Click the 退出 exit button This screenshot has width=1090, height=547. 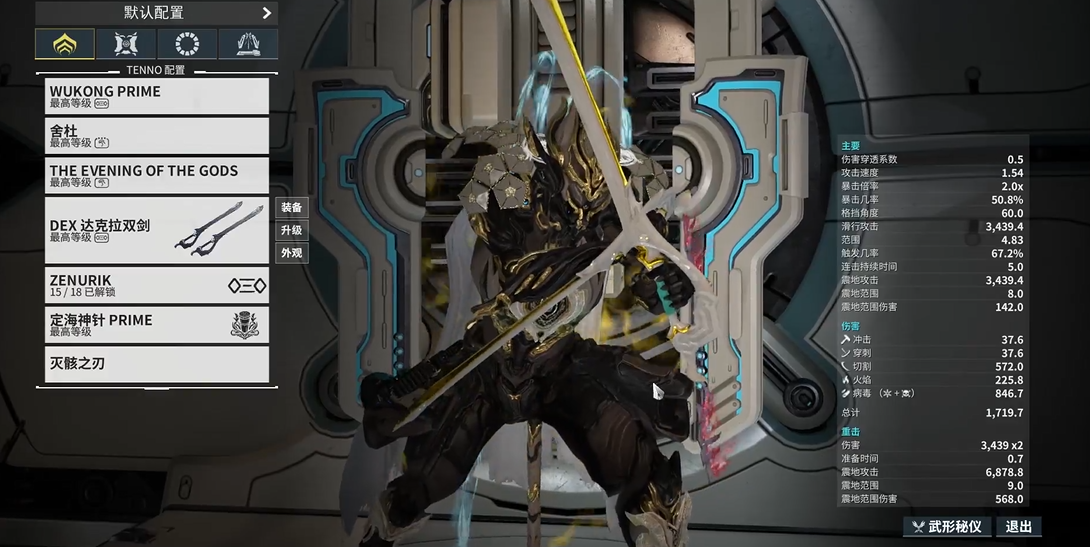1019,527
